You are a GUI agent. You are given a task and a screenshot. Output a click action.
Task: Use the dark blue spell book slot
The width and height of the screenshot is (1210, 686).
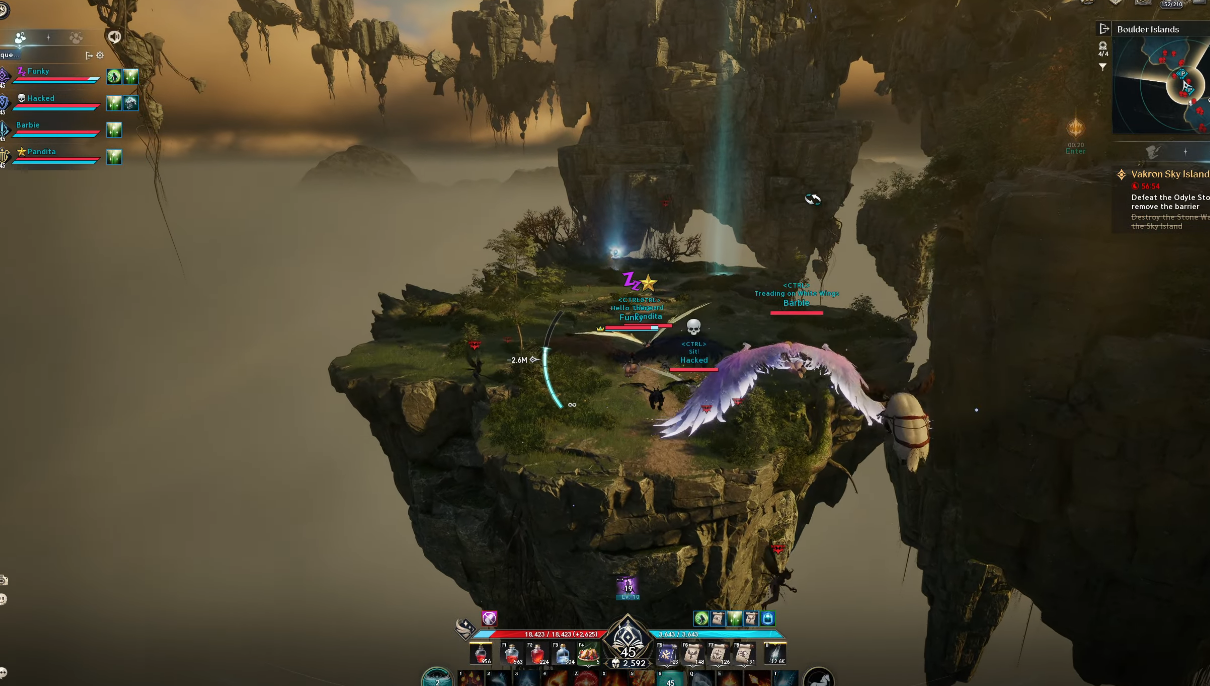click(x=667, y=654)
